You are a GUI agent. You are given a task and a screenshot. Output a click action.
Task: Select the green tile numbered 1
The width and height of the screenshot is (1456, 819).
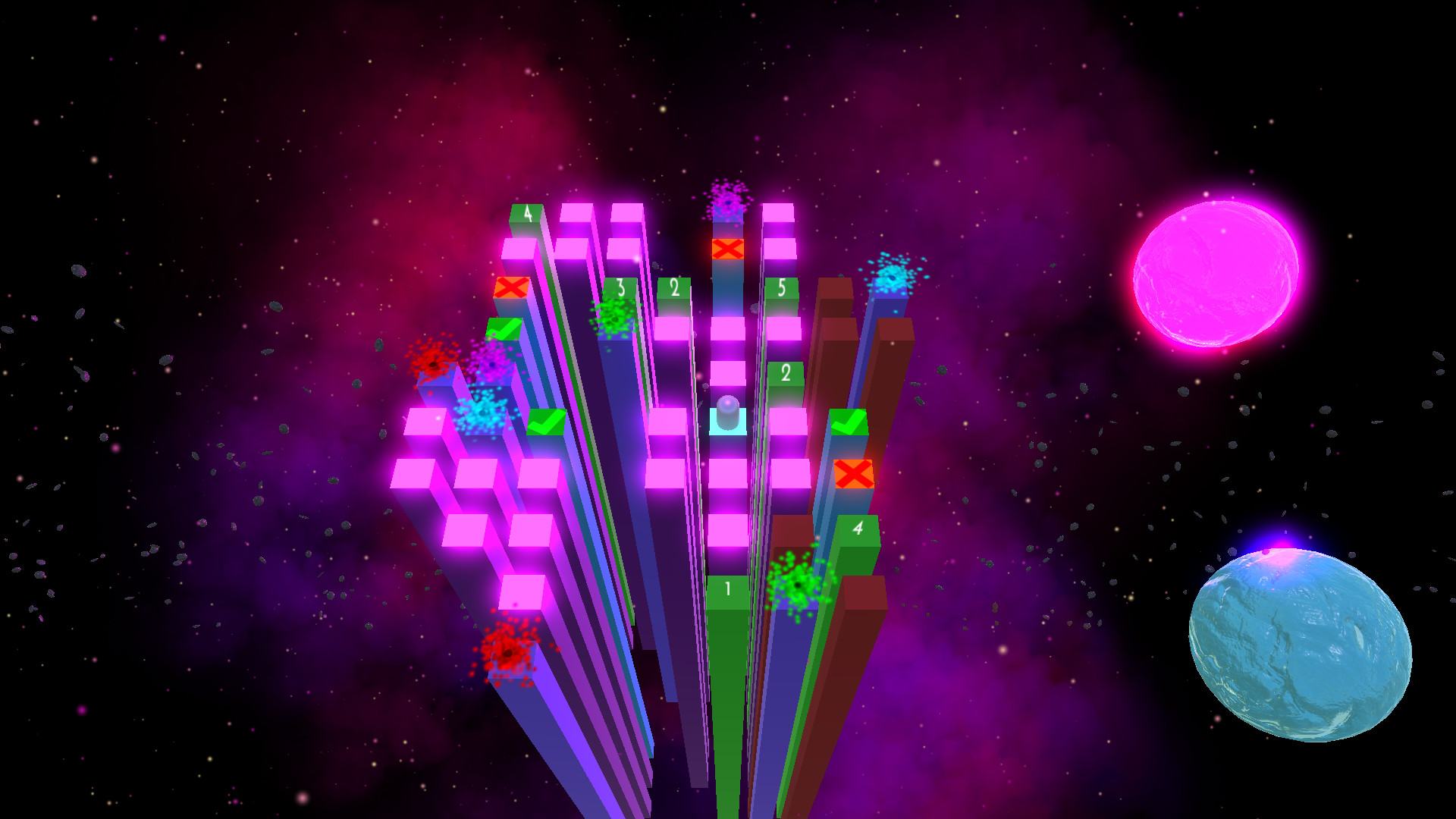click(728, 589)
